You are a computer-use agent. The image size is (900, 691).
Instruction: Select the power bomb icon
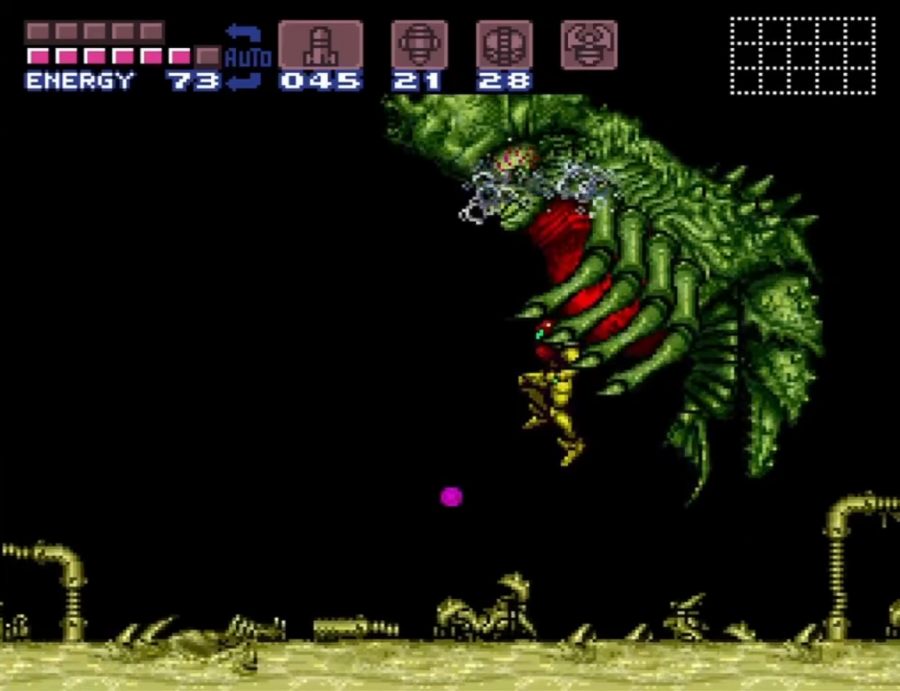[504, 45]
